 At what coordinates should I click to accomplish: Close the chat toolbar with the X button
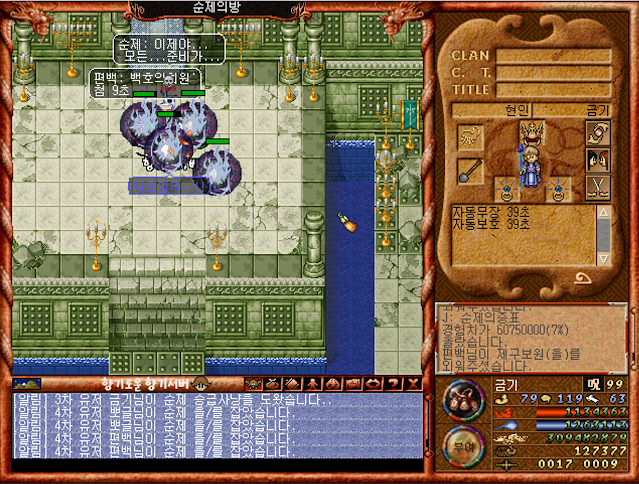[x=413, y=383]
